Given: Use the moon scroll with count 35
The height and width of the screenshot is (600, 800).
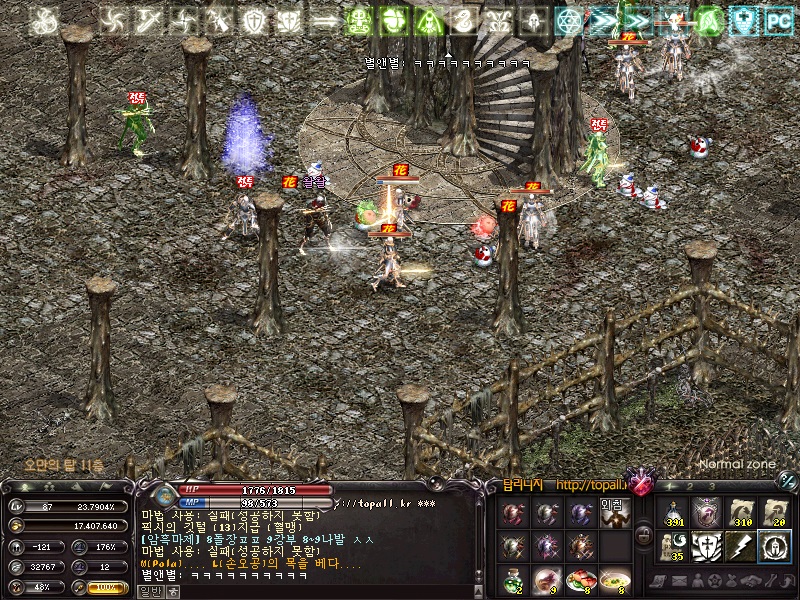Looking at the screenshot, I should 673,546.
